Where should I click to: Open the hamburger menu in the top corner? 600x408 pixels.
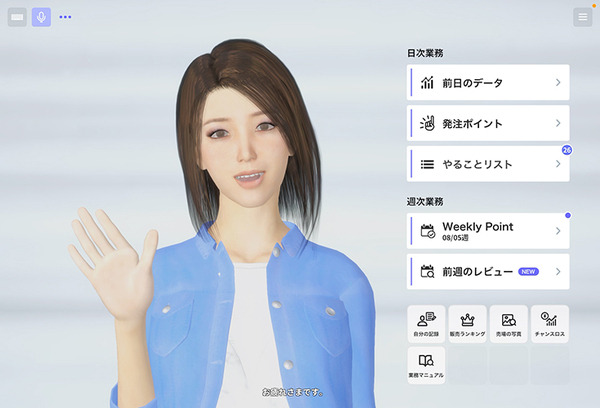point(582,17)
